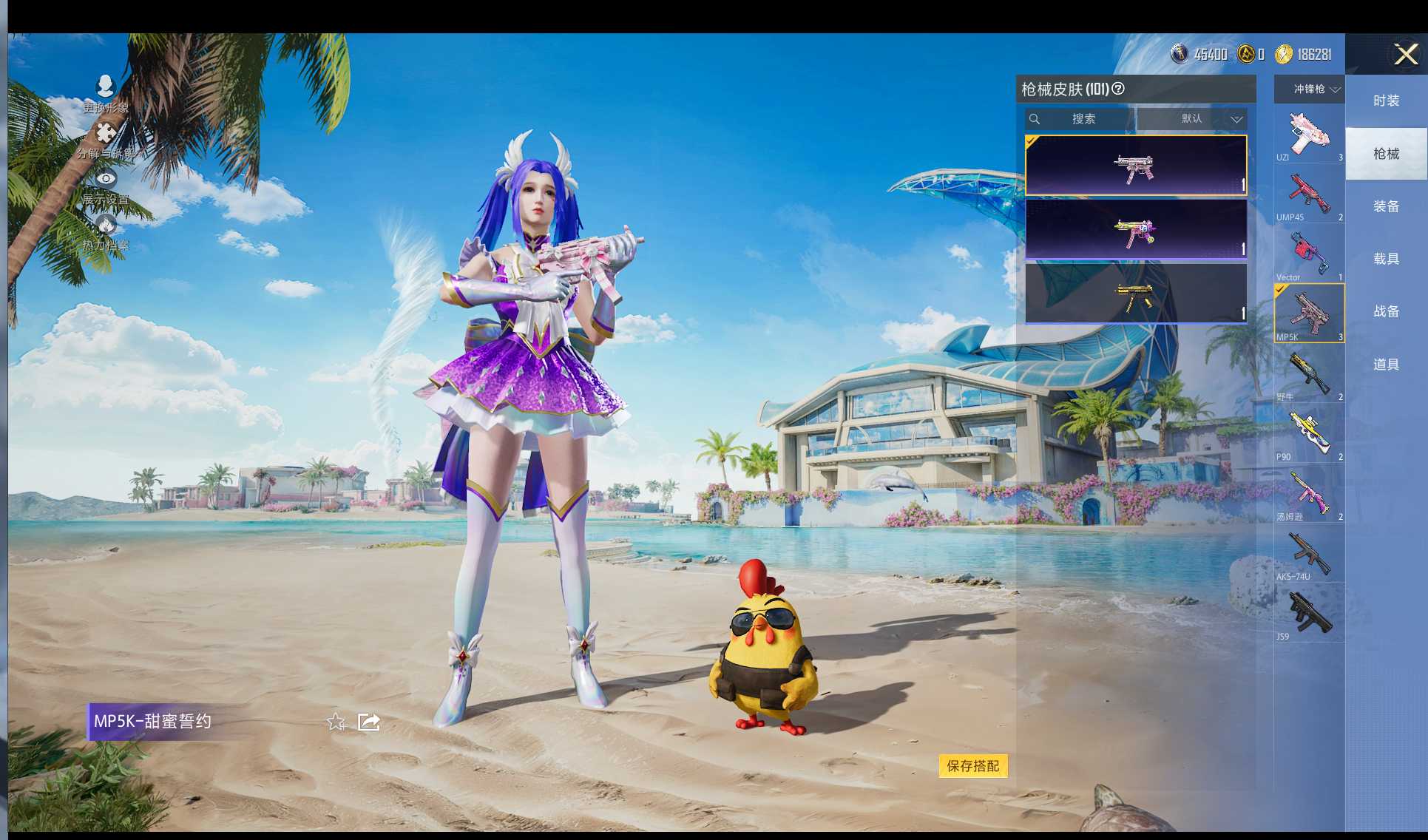Viewport: 1428px width, 840px height.
Task: Select the Vector weapon thumbnail
Action: tap(1308, 254)
